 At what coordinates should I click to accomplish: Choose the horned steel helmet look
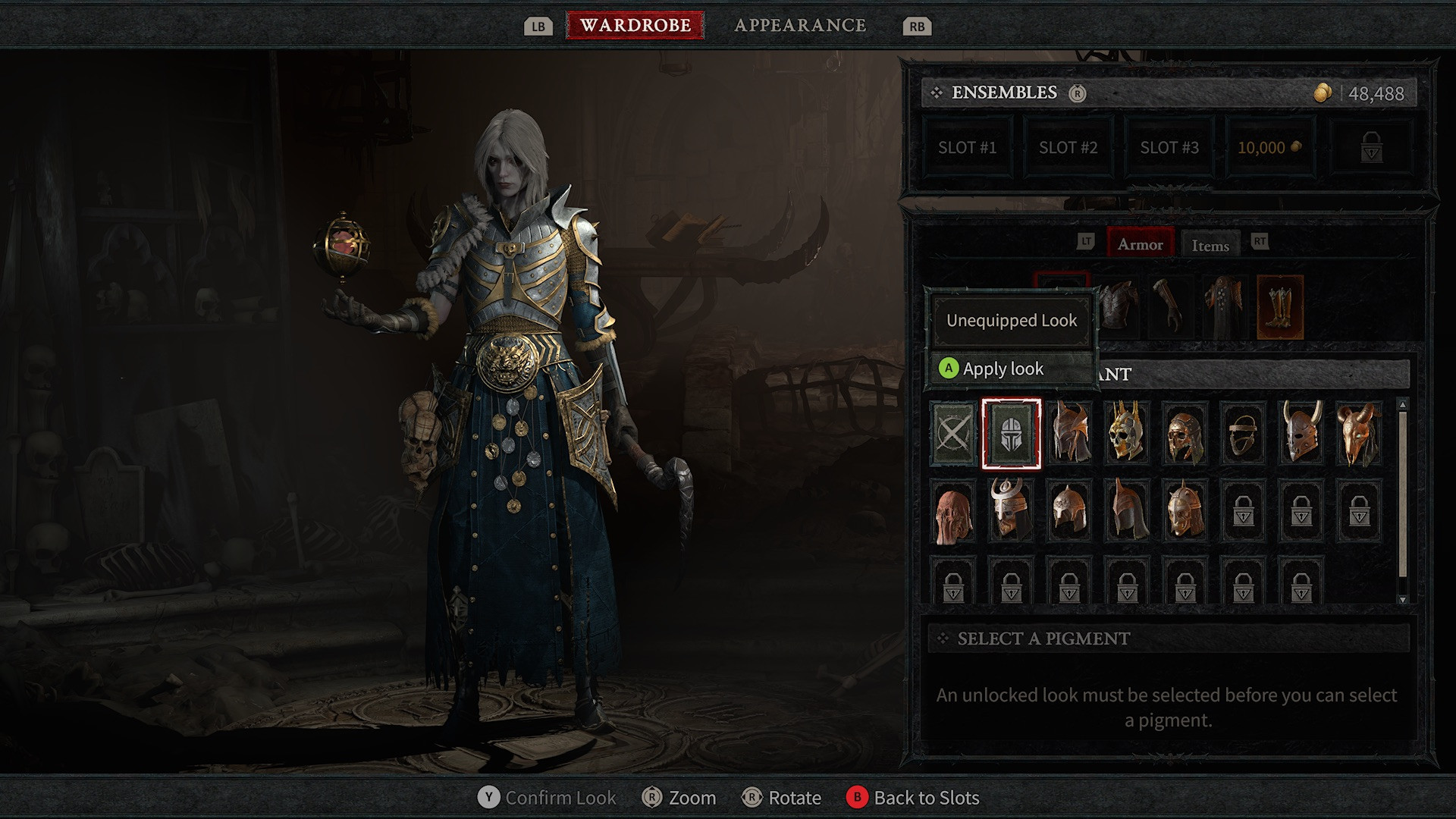(1301, 434)
